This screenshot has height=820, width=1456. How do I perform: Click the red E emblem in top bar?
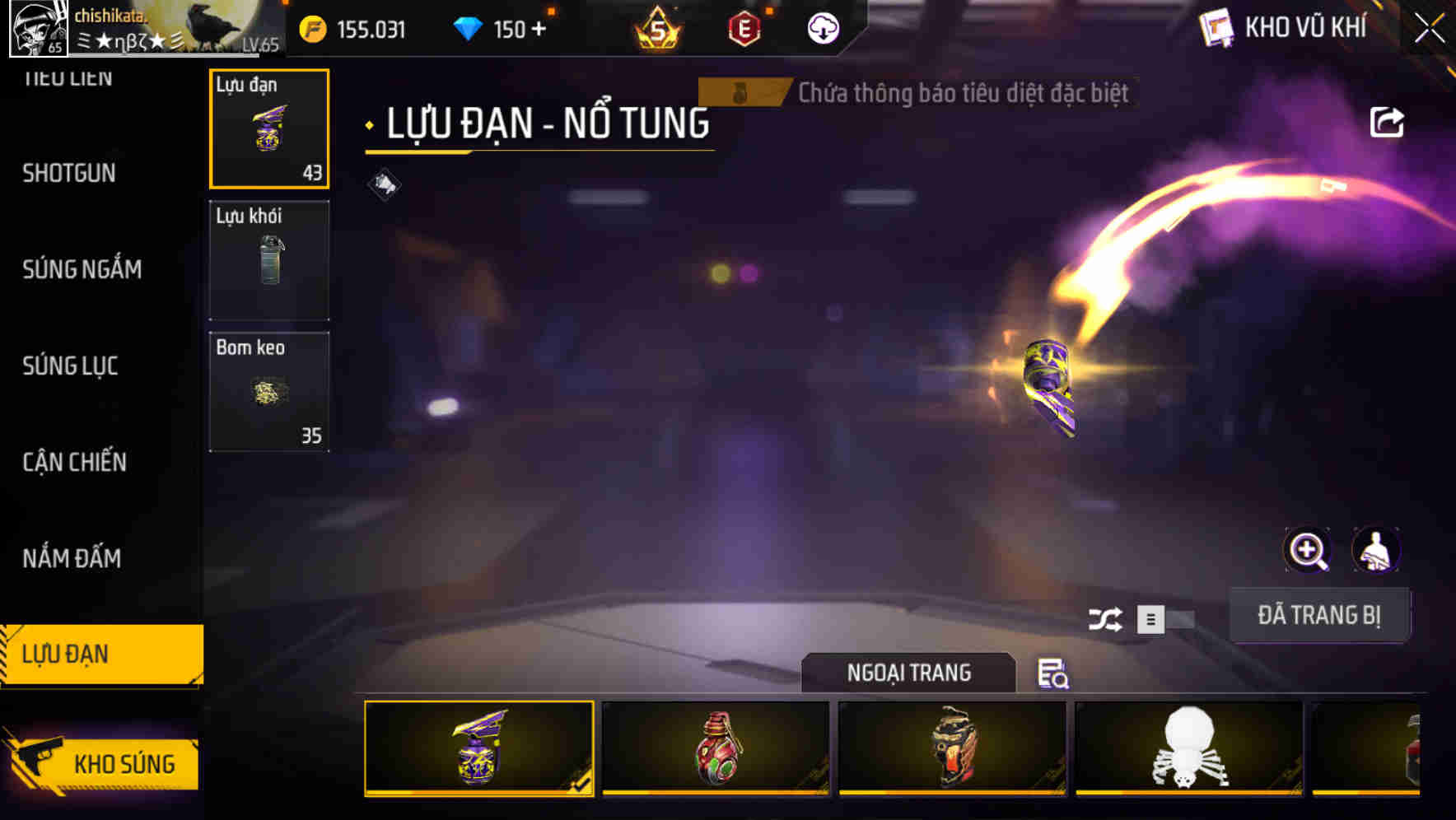coord(745,29)
